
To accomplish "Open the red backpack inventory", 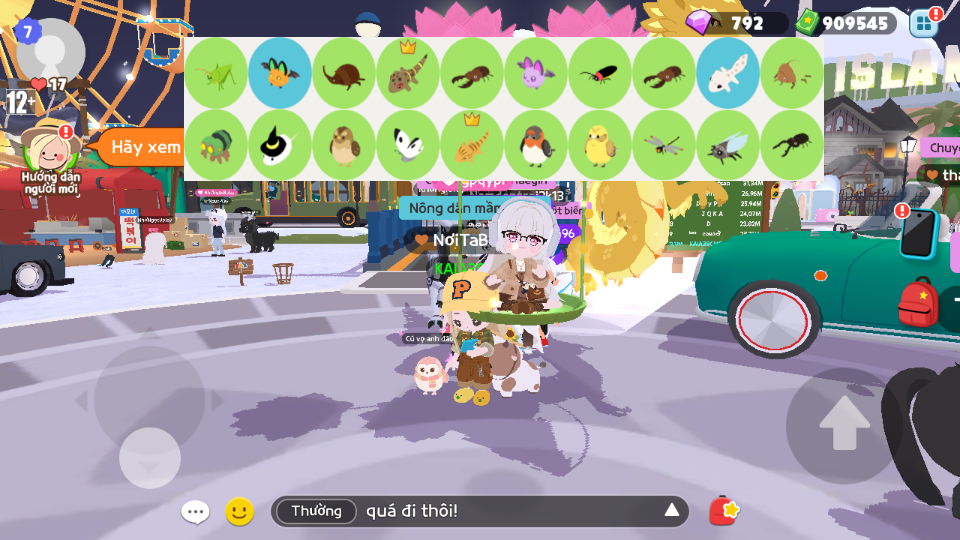I will (x=918, y=304).
